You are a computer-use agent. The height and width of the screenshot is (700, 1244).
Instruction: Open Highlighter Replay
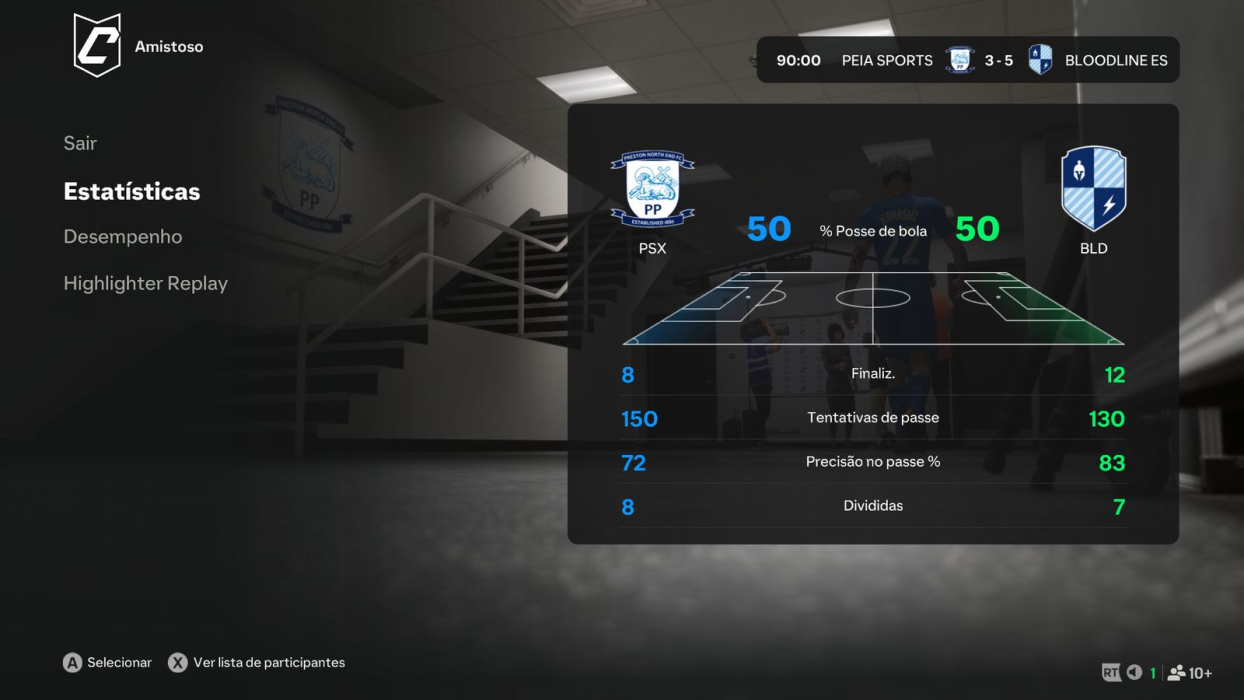click(x=146, y=283)
